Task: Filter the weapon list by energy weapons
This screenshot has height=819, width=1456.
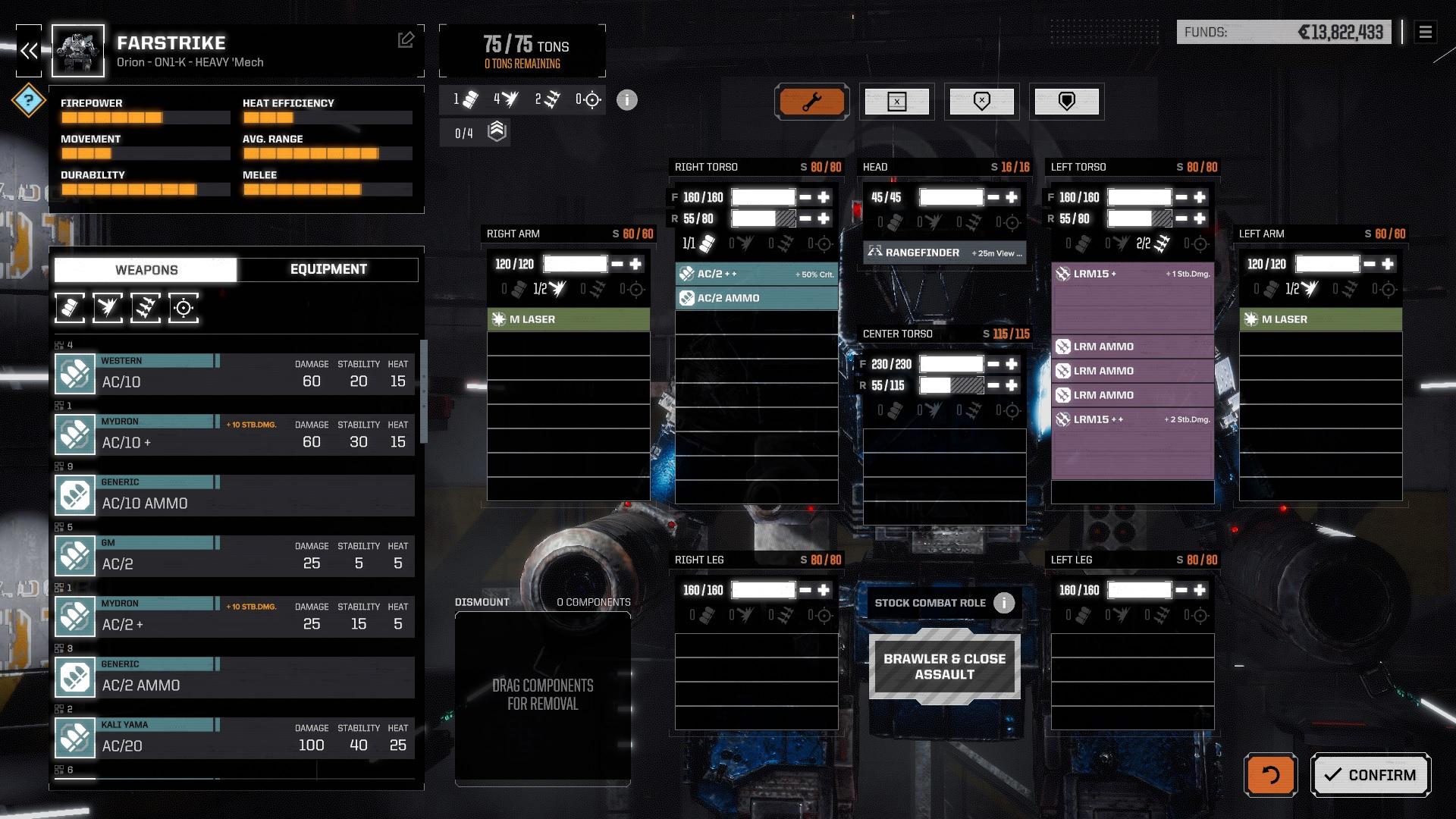Action: (x=108, y=308)
